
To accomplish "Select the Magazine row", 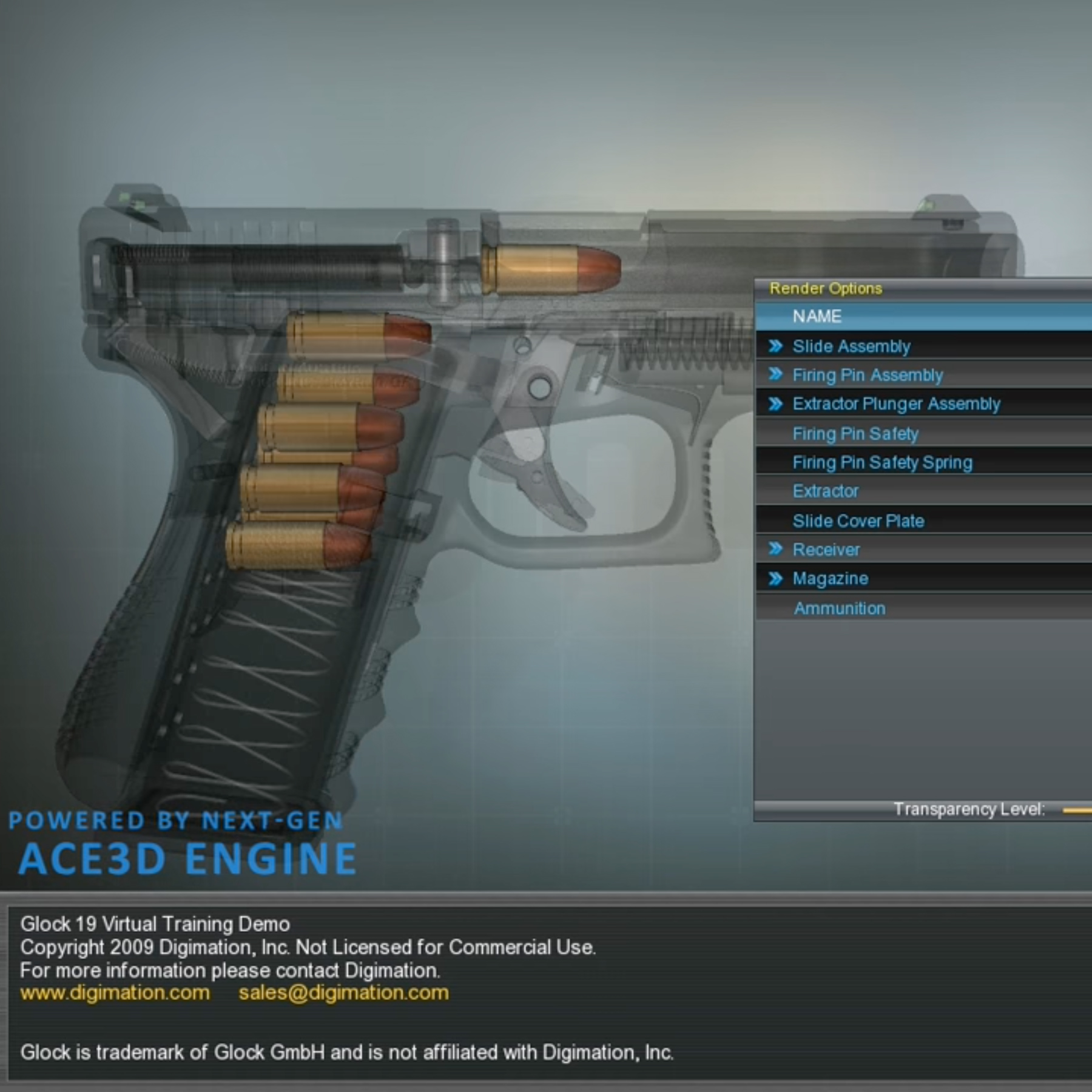I will (x=830, y=579).
